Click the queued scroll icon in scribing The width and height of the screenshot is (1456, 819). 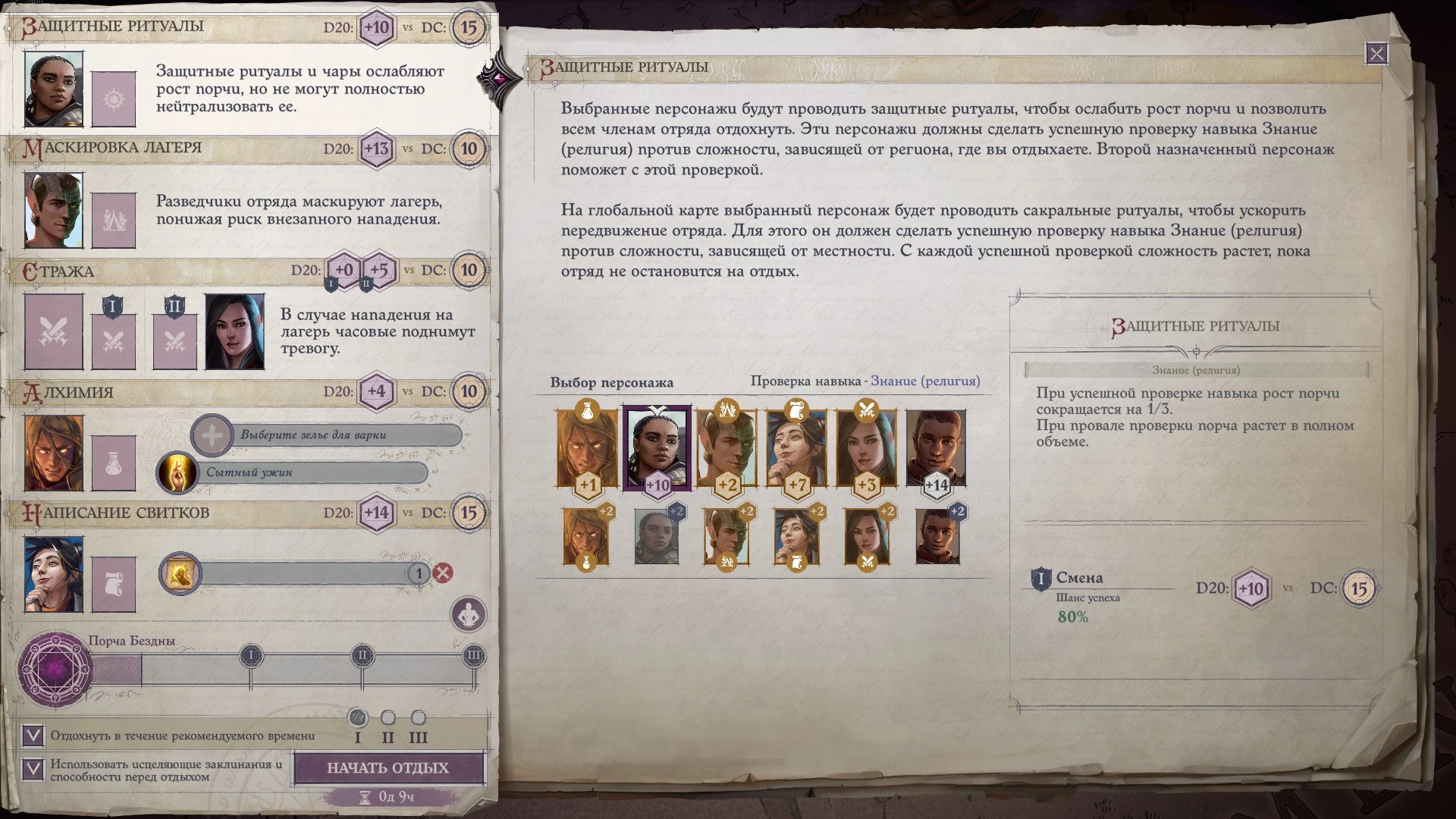point(180,573)
